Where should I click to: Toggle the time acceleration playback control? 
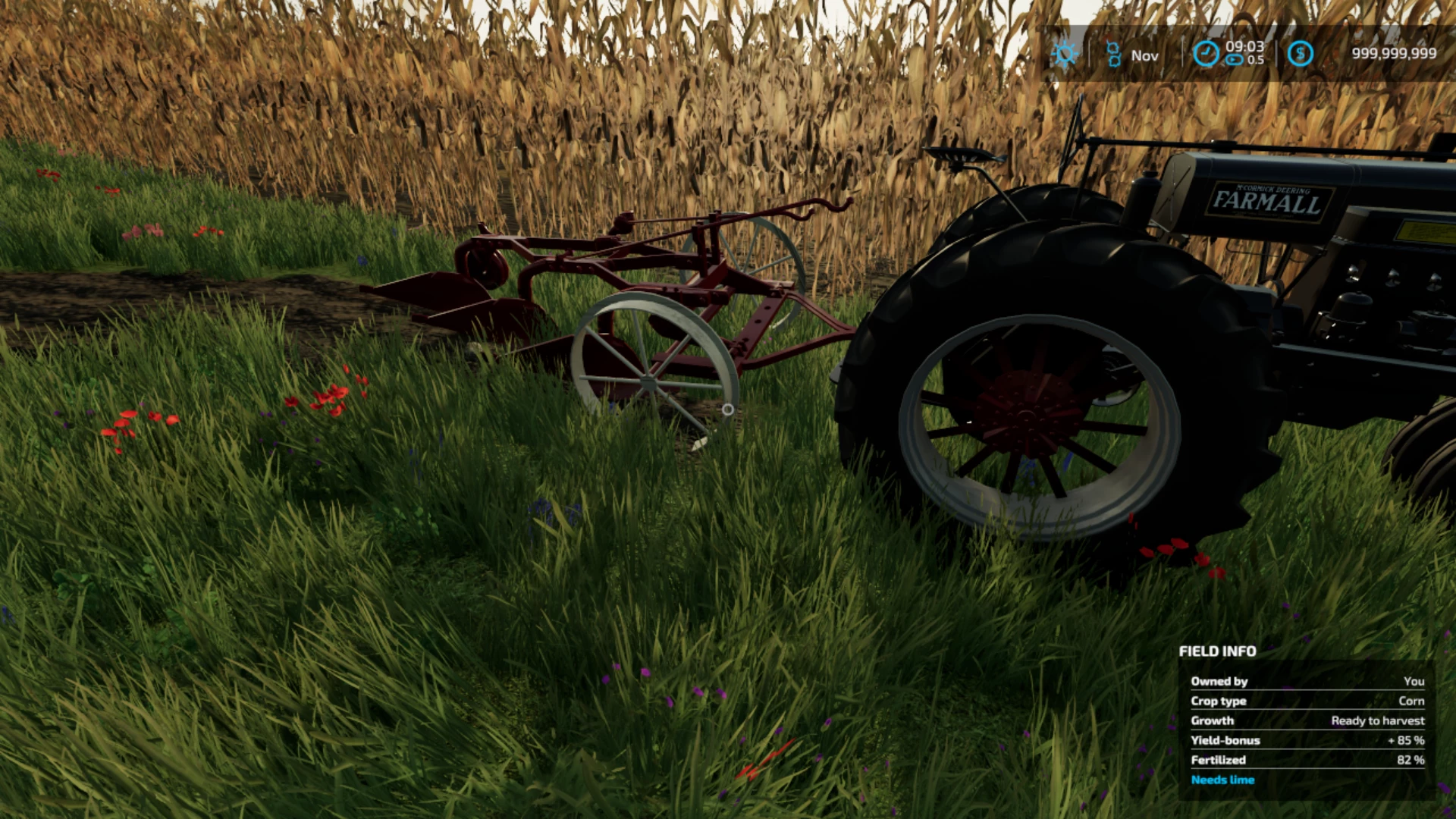[1234, 58]
